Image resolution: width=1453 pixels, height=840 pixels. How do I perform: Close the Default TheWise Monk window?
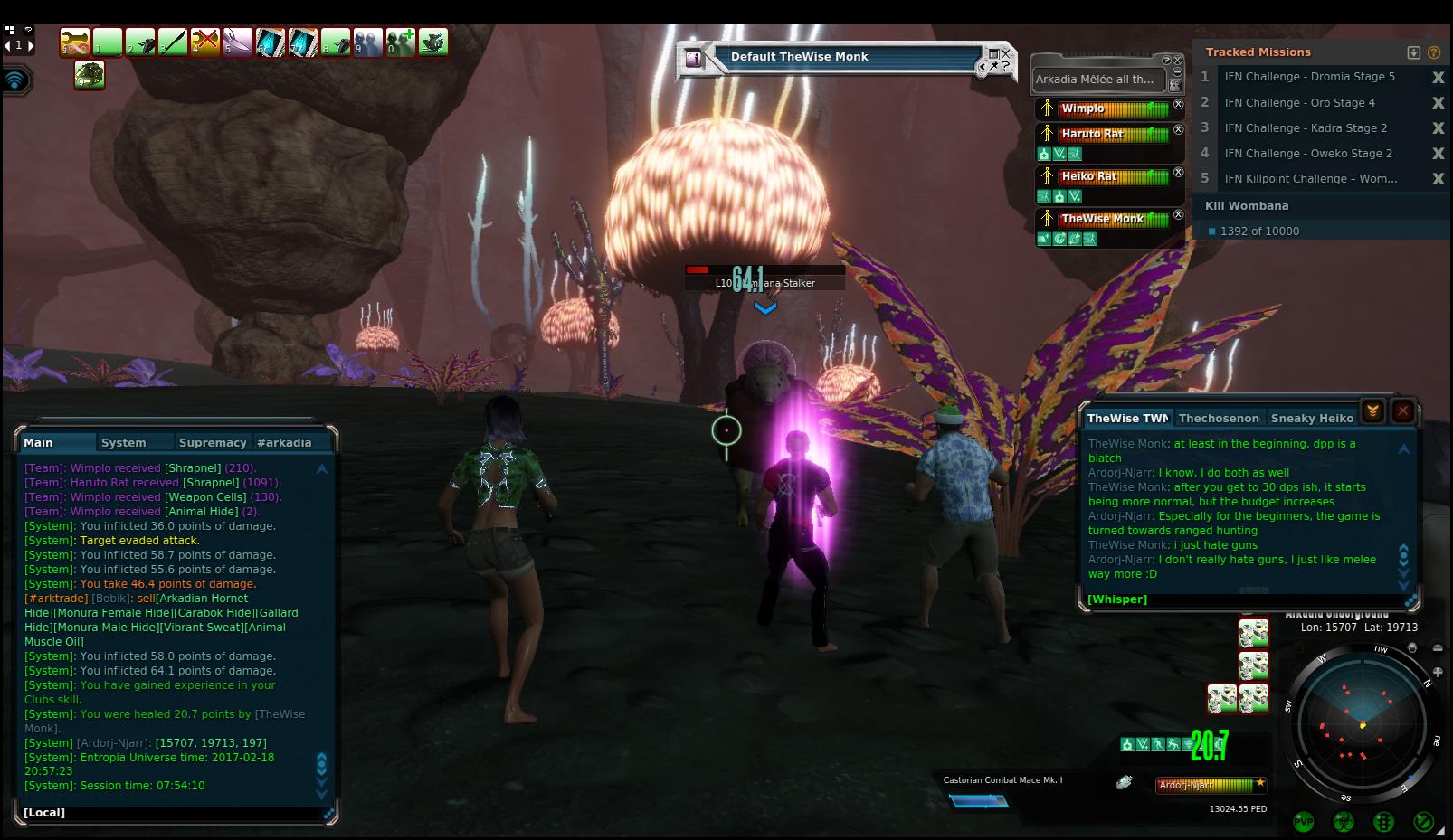[1005, 53]
